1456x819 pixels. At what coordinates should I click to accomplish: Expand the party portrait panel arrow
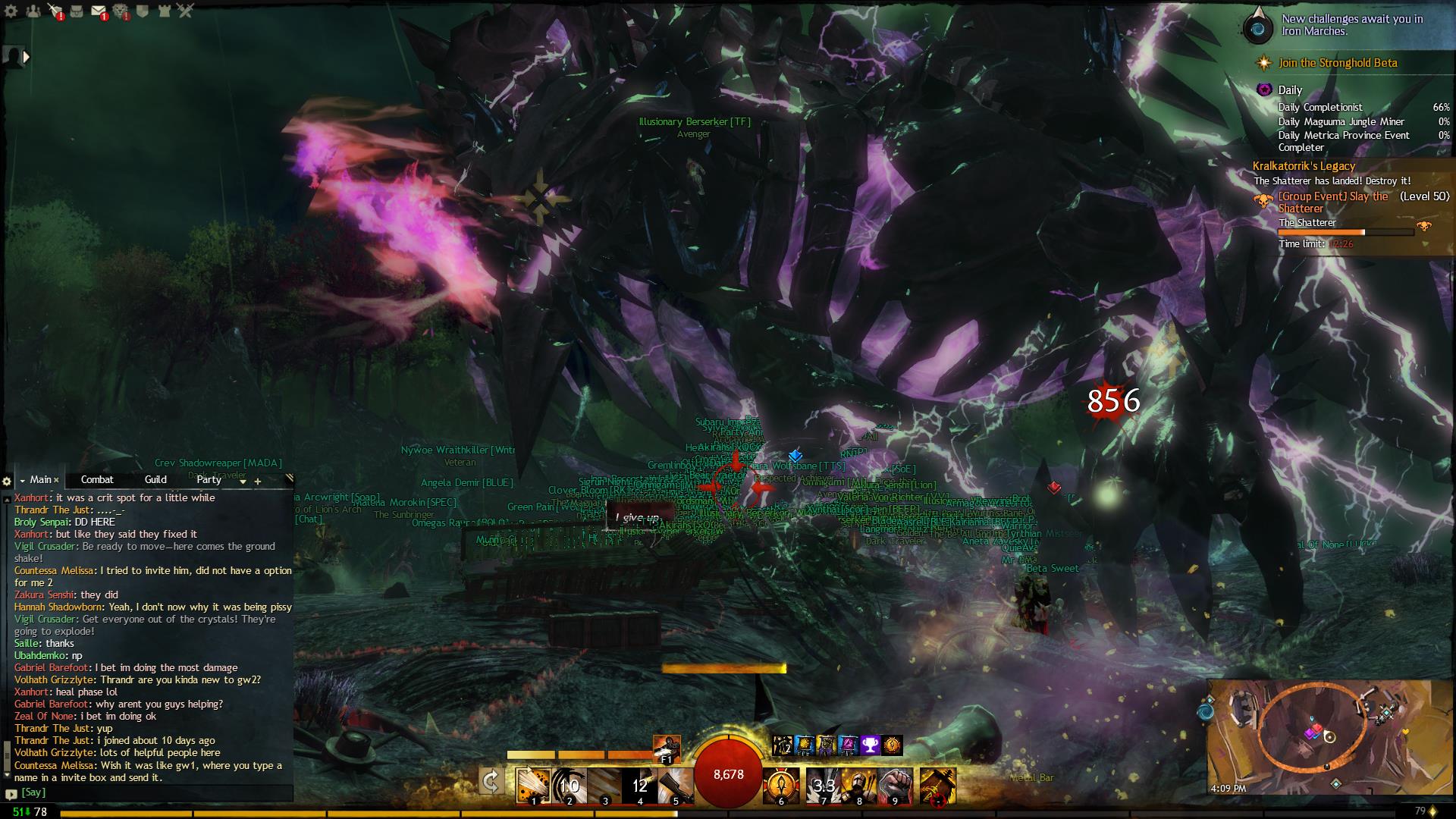click(x=27, y=56)
